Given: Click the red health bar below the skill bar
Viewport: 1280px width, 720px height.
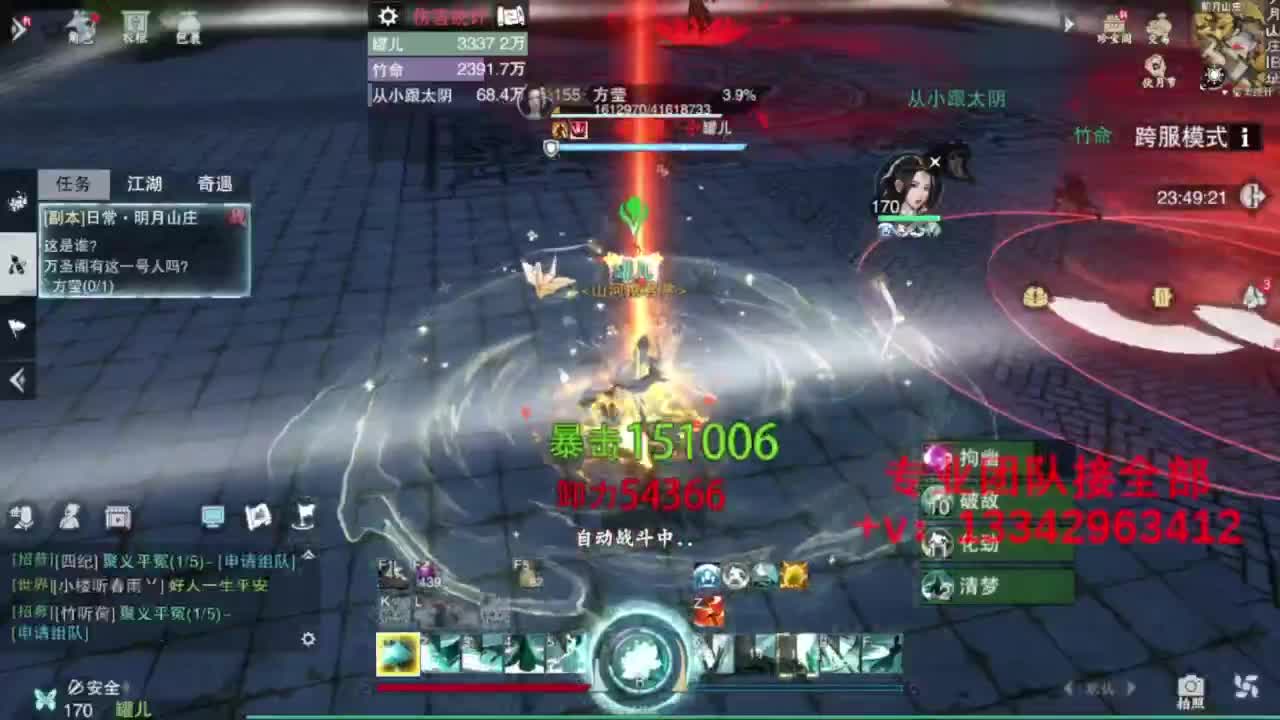Looking at the screenshot, I should pos(480,688).
